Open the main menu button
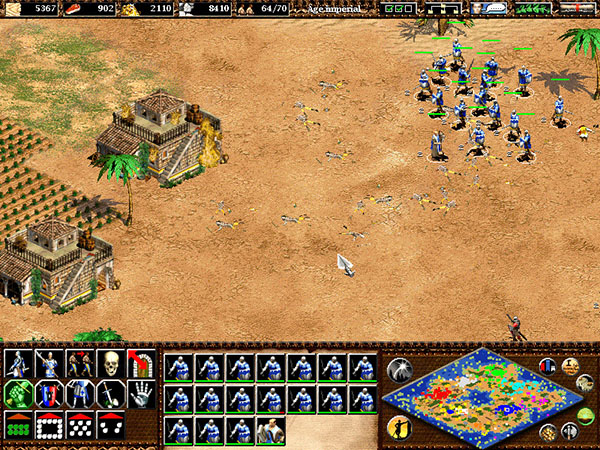Image resolution: width=600 pixels, height=450 pixels. tap(577, 8)
